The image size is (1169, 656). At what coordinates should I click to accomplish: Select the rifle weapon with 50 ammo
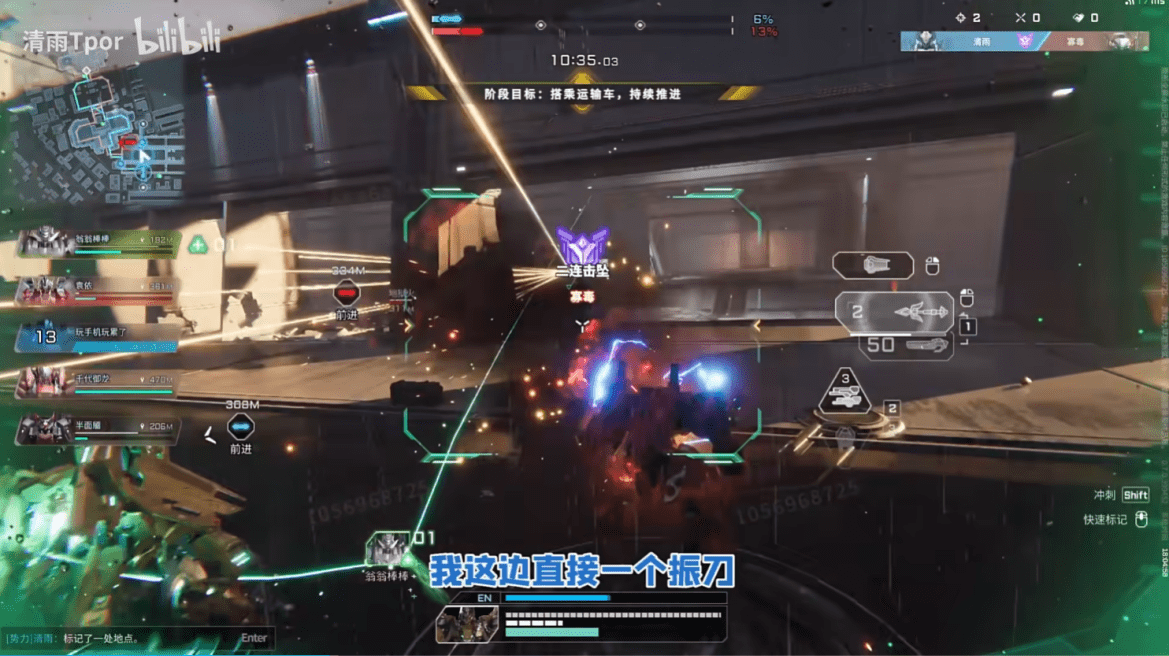tap(905, 345)
